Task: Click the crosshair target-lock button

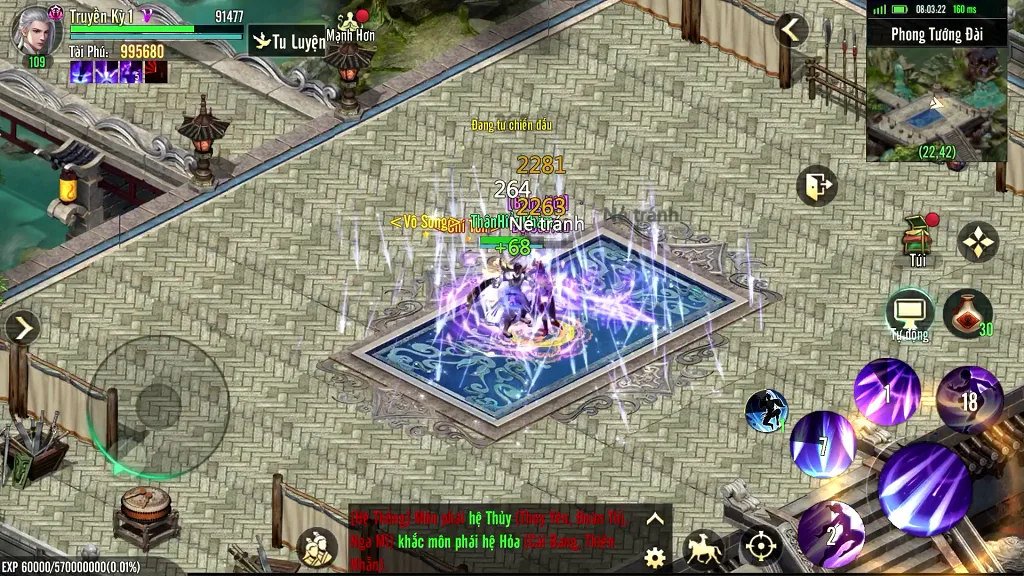Action: [x=761, y=546]
